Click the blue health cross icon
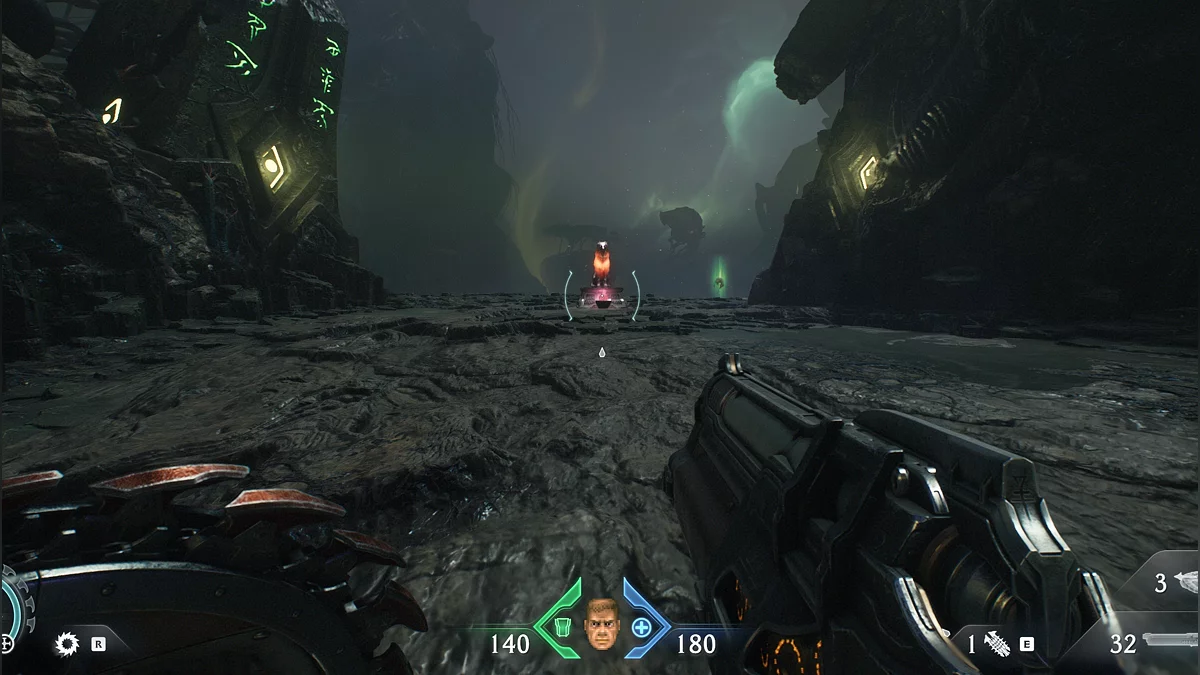The height and width of the screenshot is (675, 1200). pos(641,627)
